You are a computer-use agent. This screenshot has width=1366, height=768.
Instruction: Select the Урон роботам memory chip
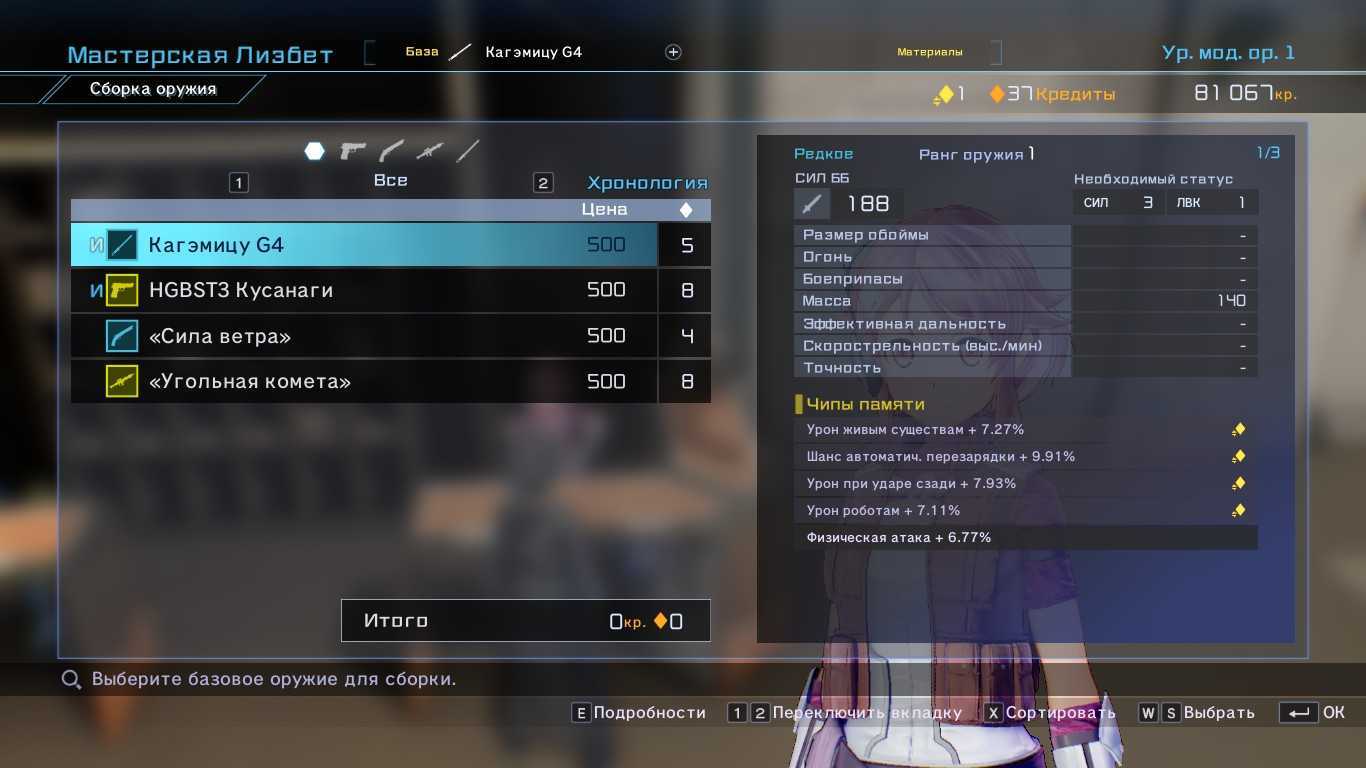pos(1025,511)
